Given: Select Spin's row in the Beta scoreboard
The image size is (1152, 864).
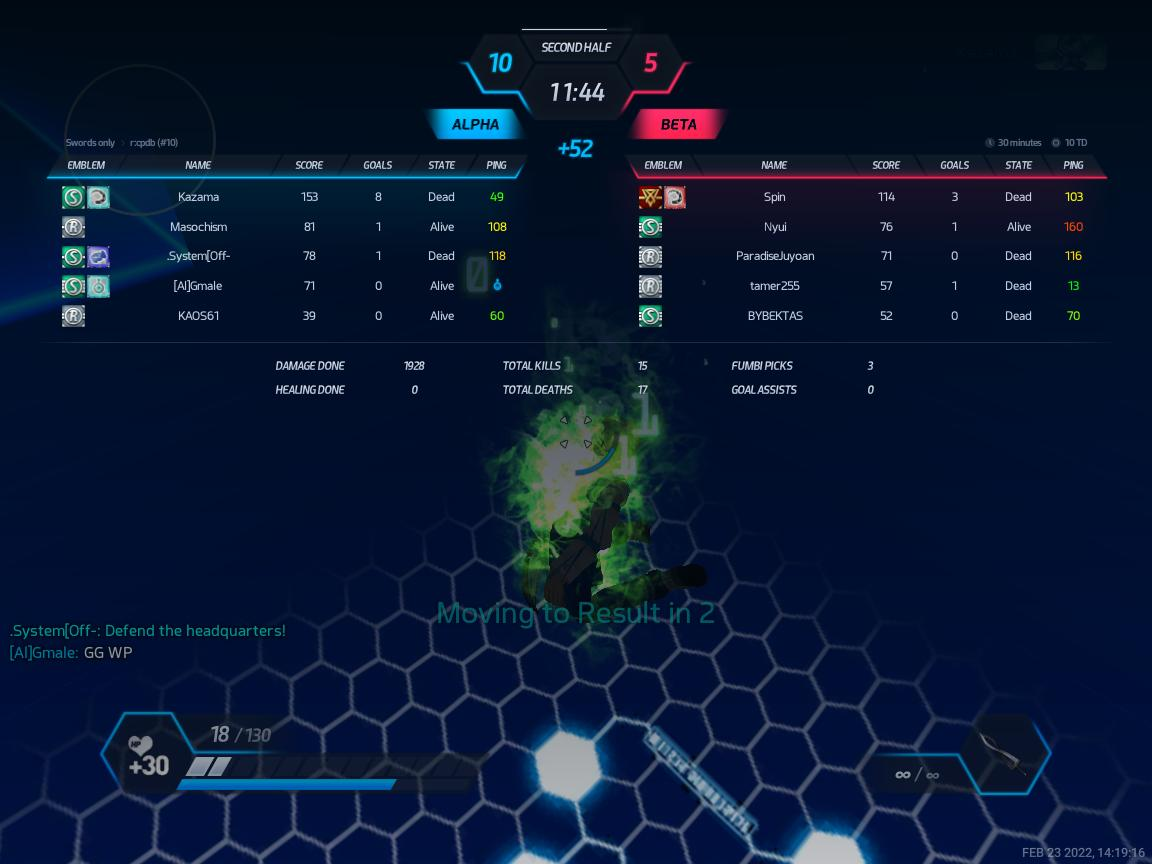Looking at the screenshot, I should click(774, 197).
